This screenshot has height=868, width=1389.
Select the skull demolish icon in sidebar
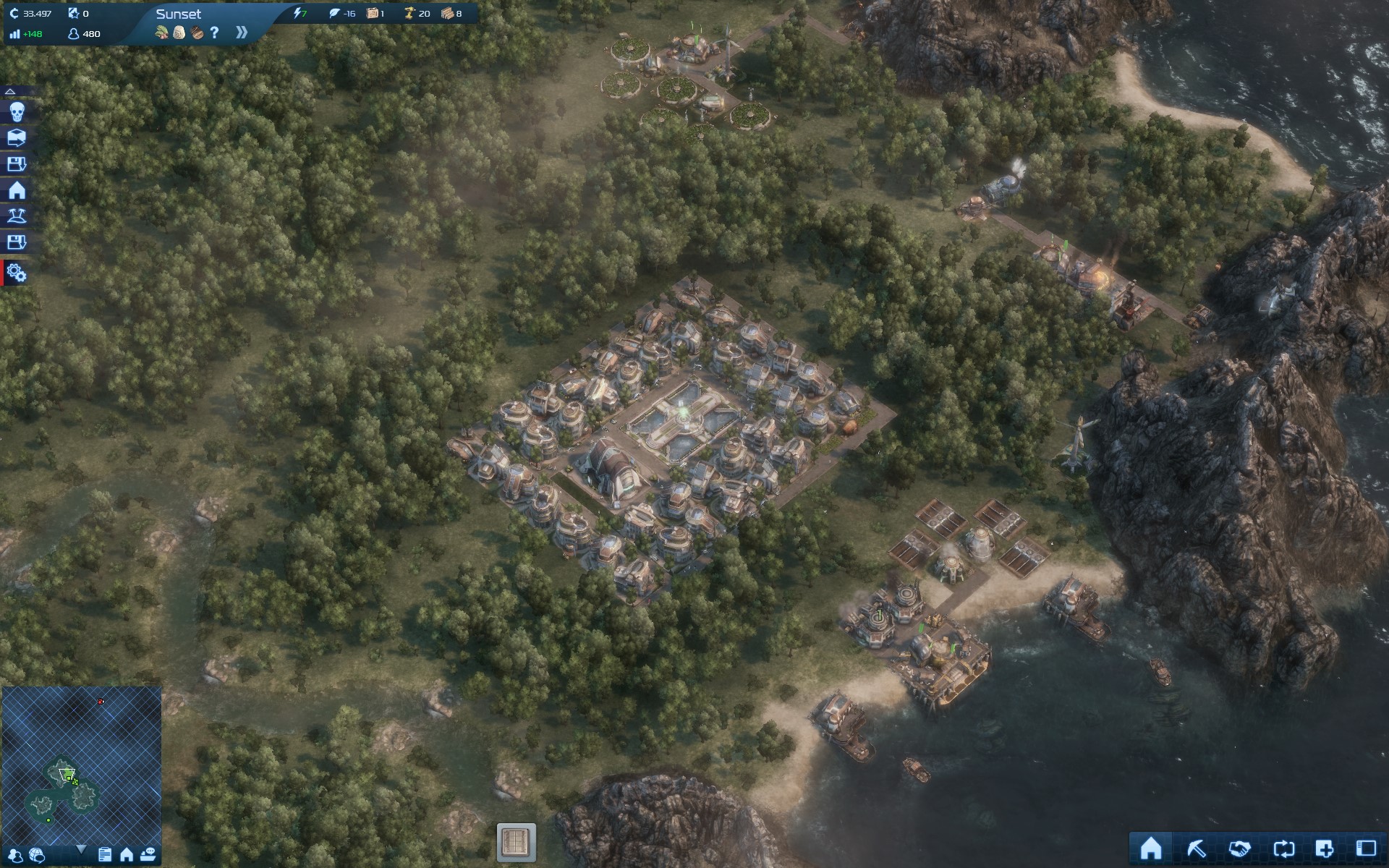17,112
